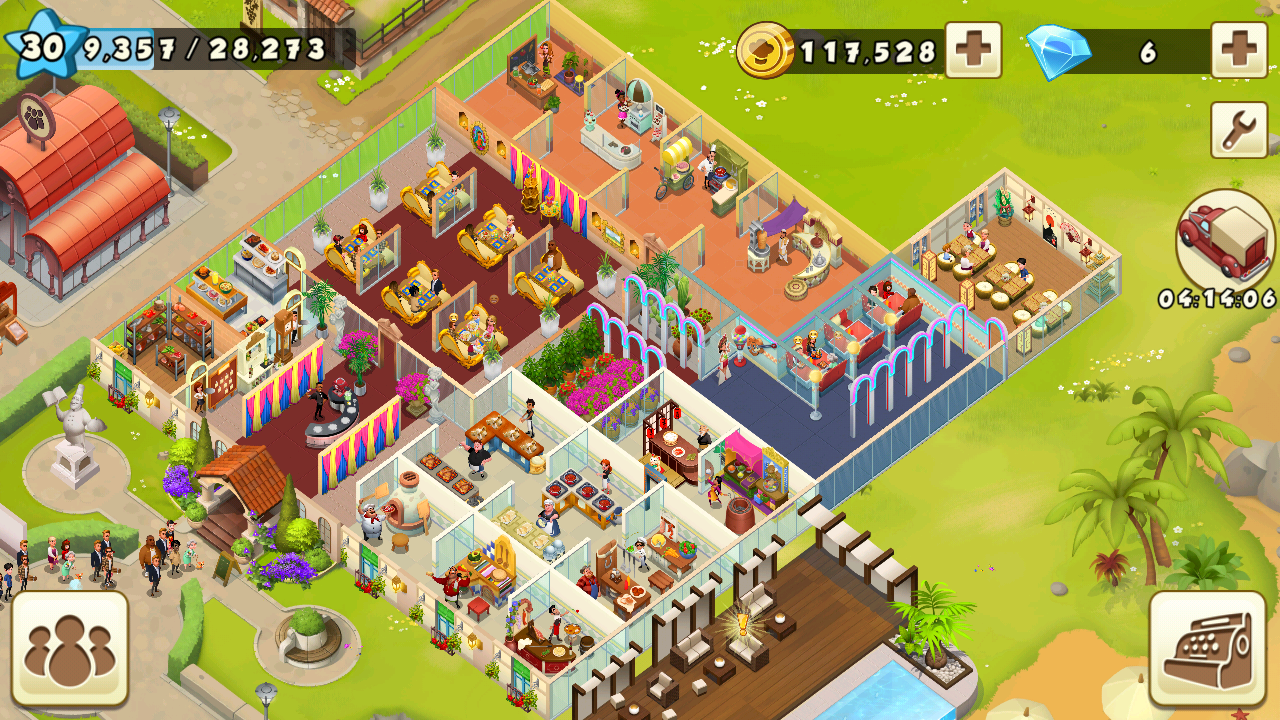Add more gold coins with plus button
The height and width of the screenshot is (720, 1280).
(x=973, y=50)
